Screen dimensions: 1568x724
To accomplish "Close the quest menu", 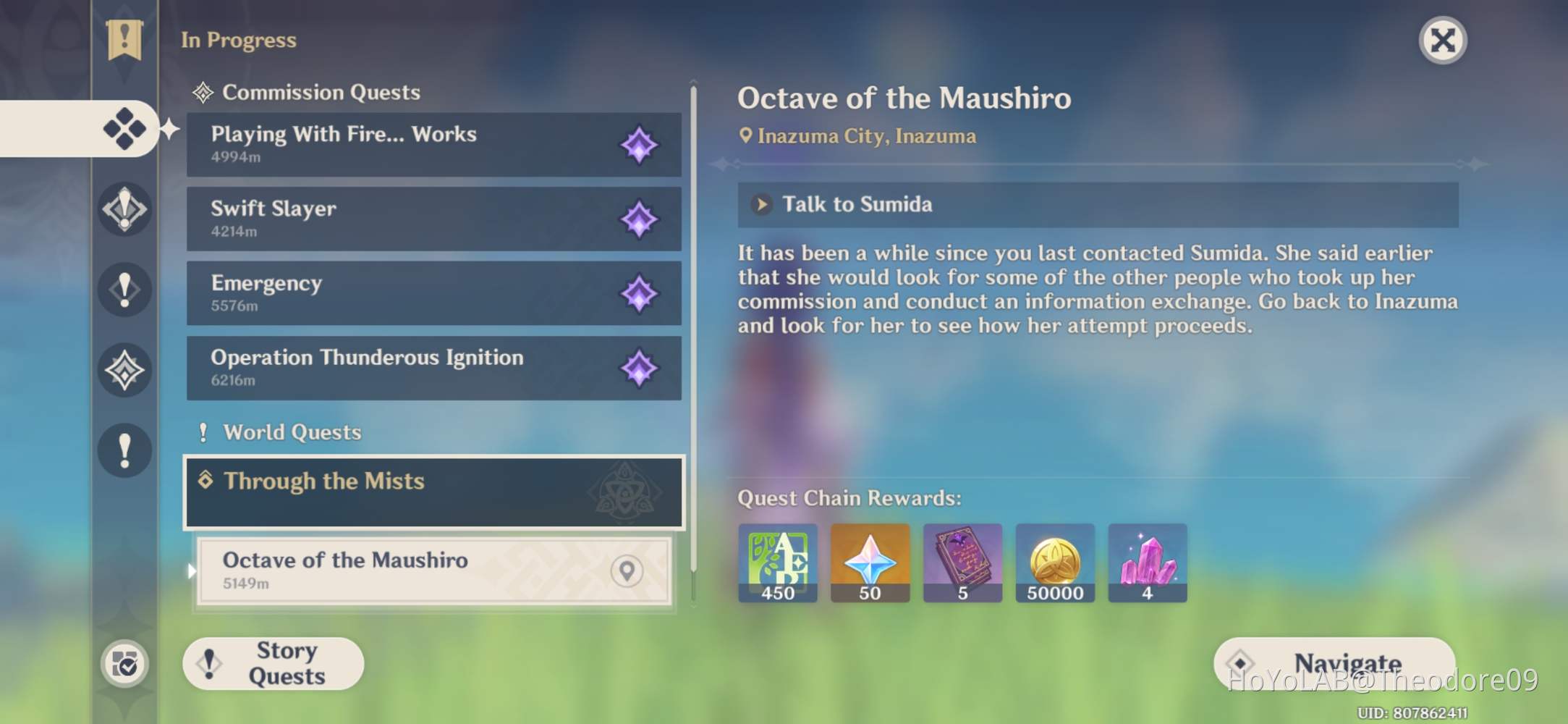I will tap(1442, 41).
